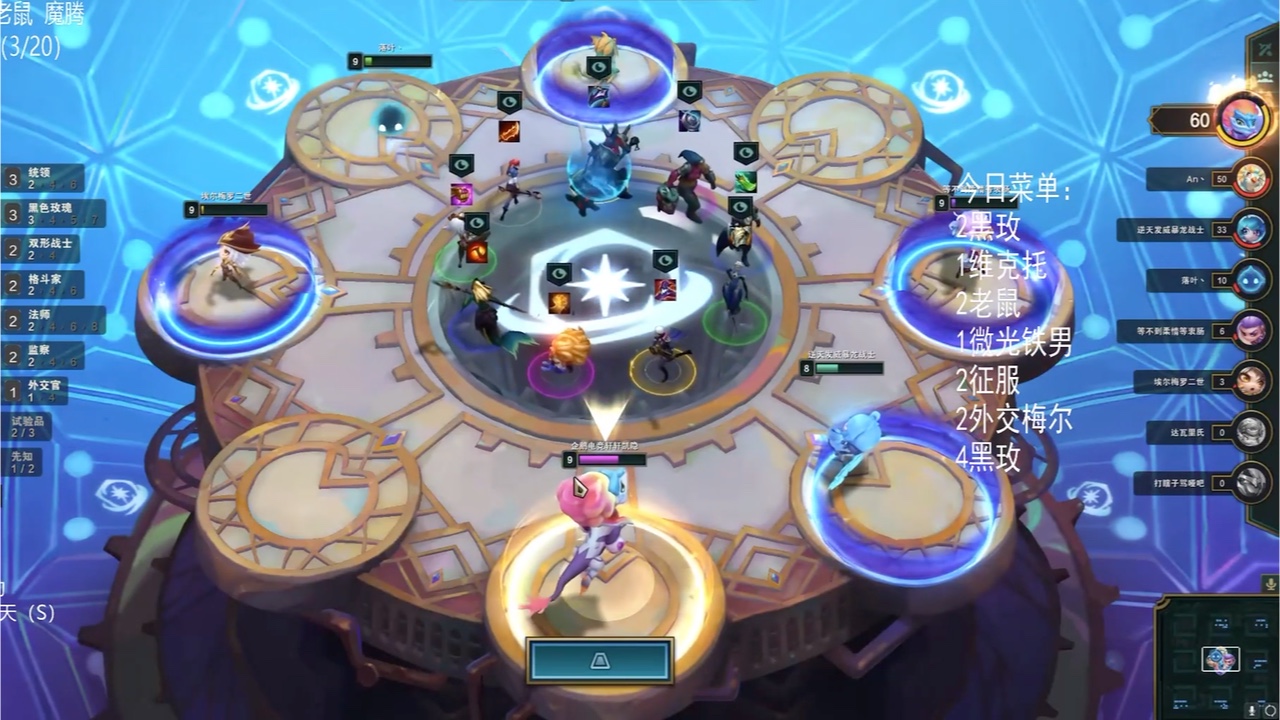Scout player 埃尔梅罗二世
The image size is (1280, 720).
[1251, 381]
